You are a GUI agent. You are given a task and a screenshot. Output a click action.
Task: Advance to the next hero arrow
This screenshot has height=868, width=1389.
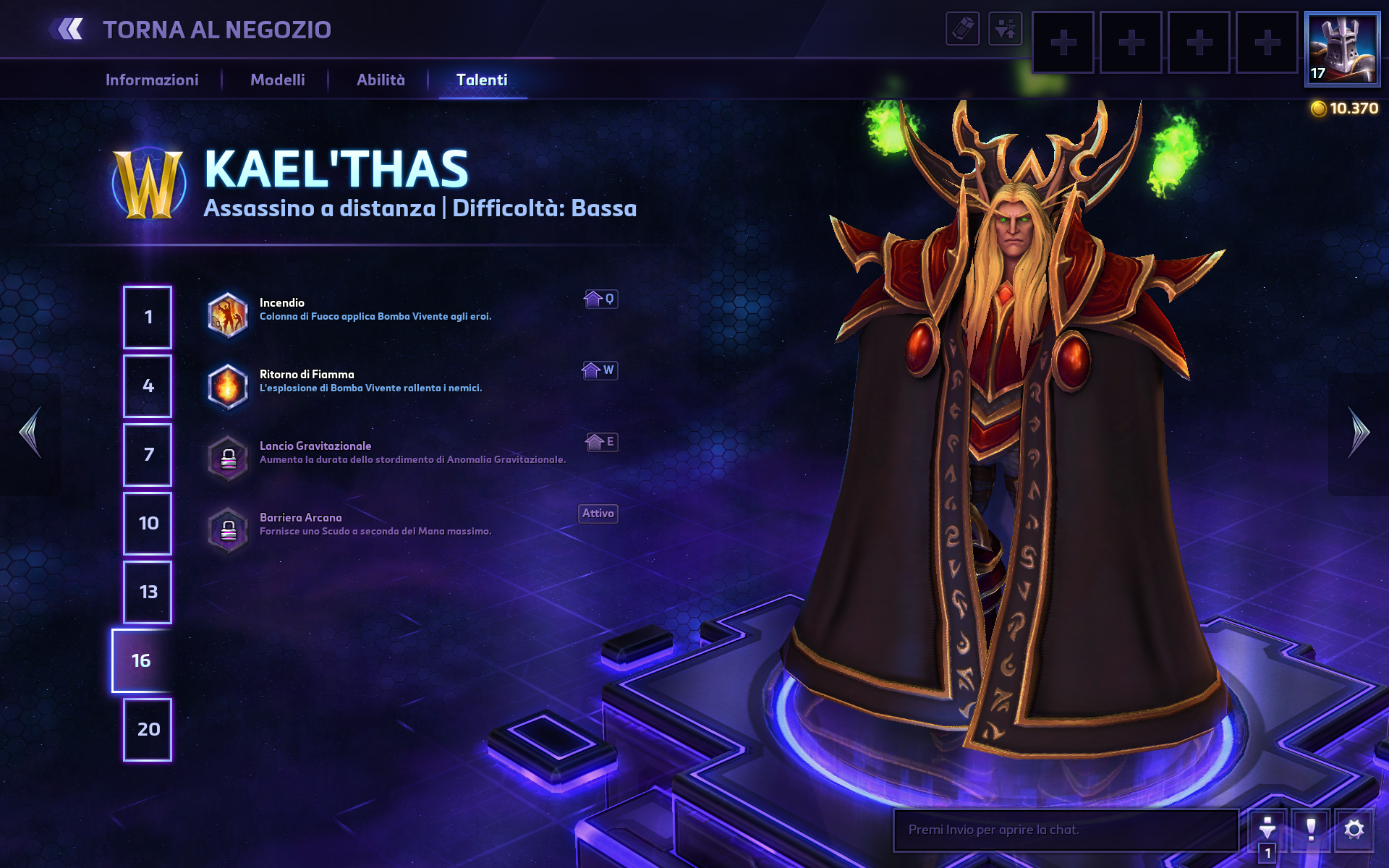pyautogui.click(x=1359, y=433)
